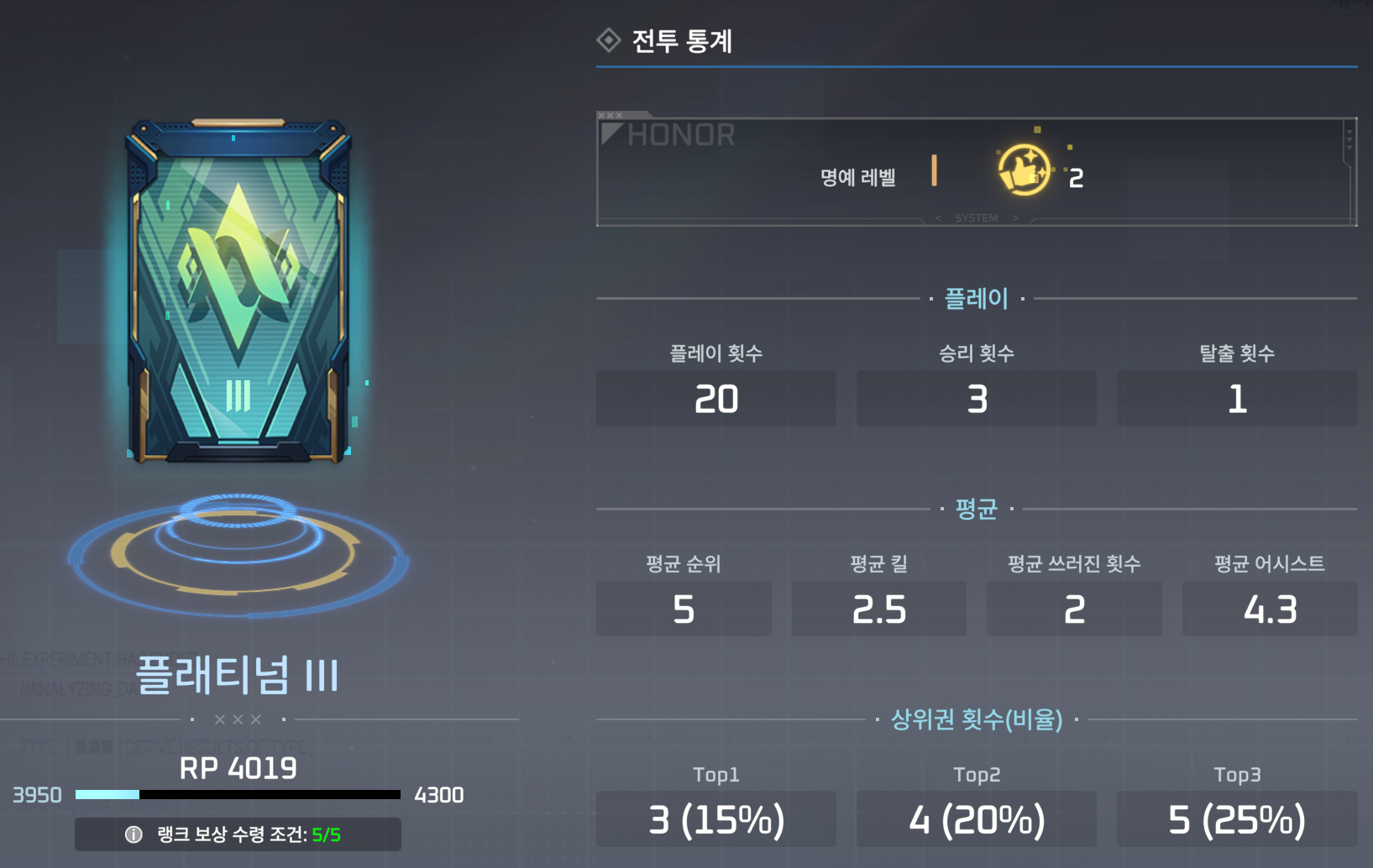Screen dimensions: 1373x868
Task: Click the 평균 킬 value of 2.5
Action: tap(878, 609)
